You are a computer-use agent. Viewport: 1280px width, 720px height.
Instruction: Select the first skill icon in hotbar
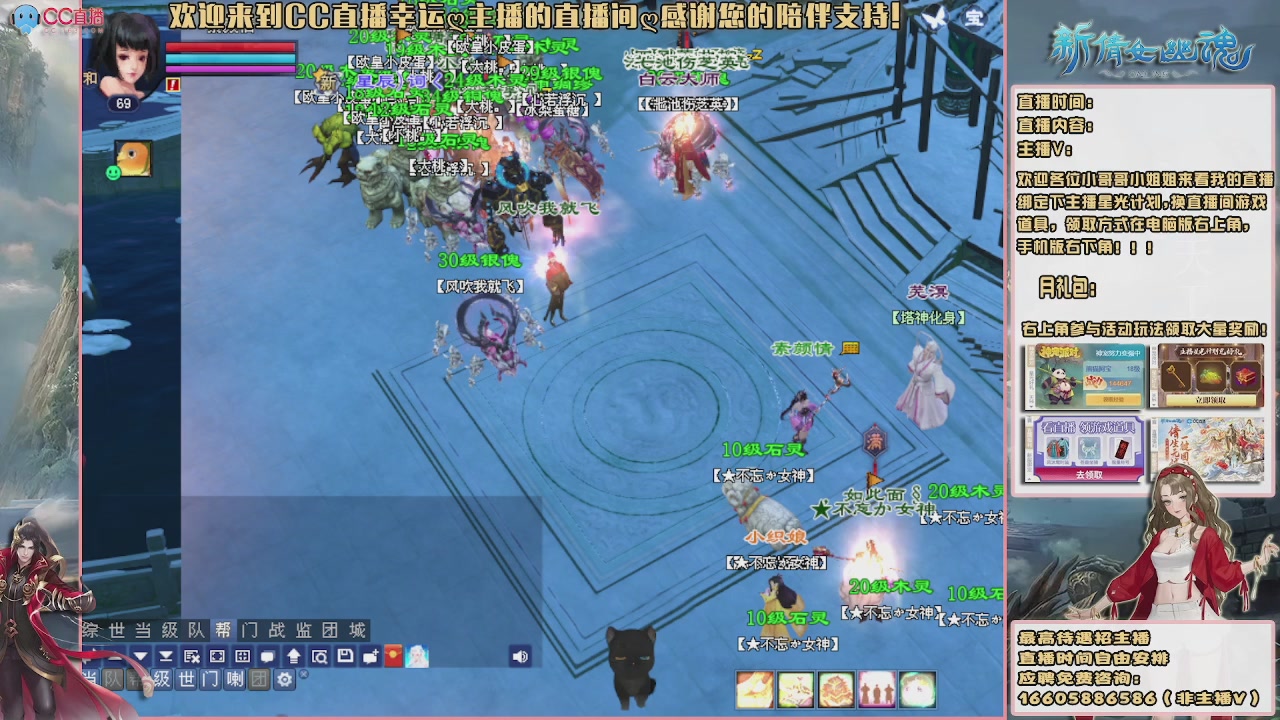pos(754,690)
